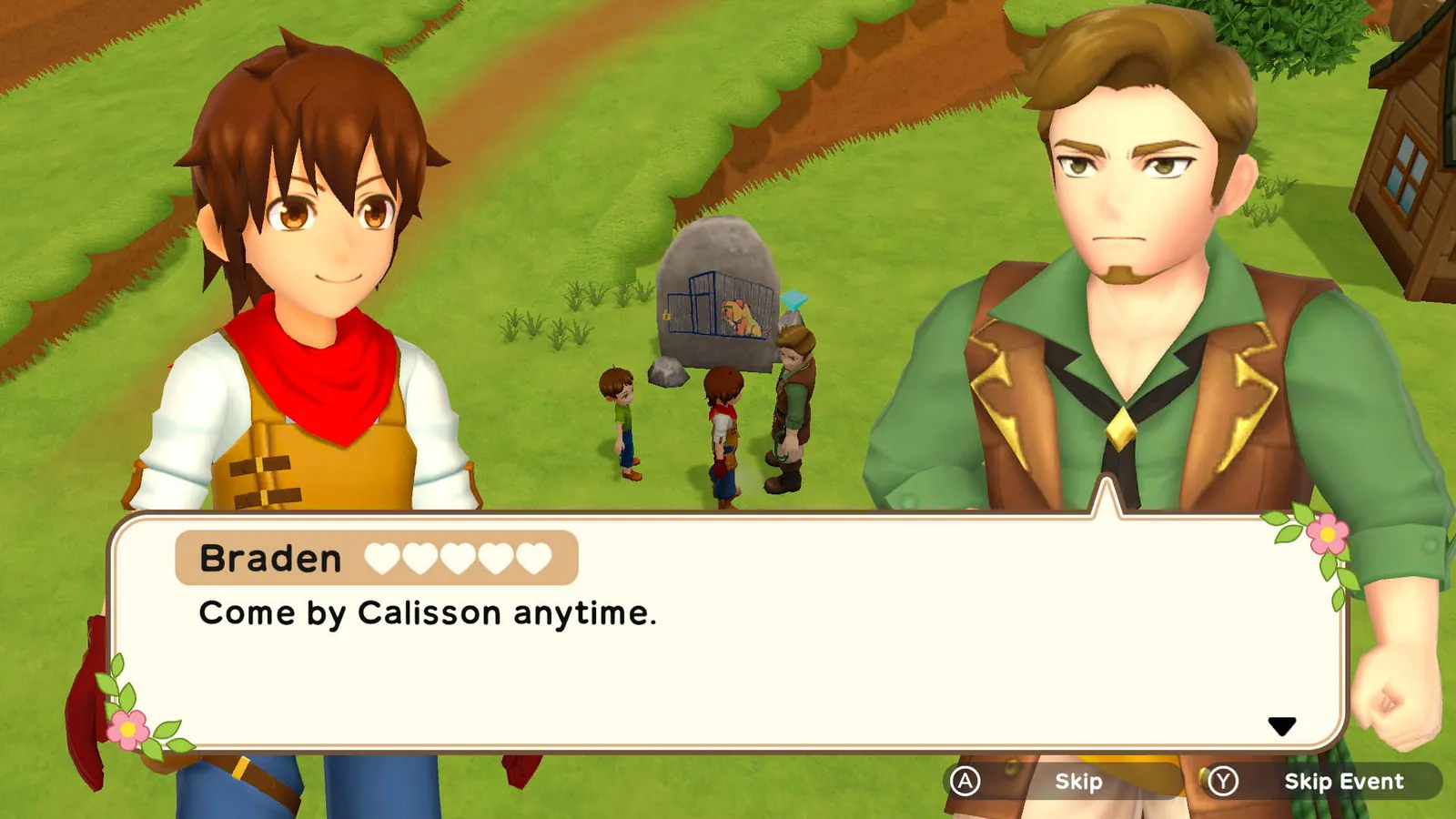Select the last heart in the affection meter
The height and width of the screenshot is (819, 1456).
[x=535, y=557]
